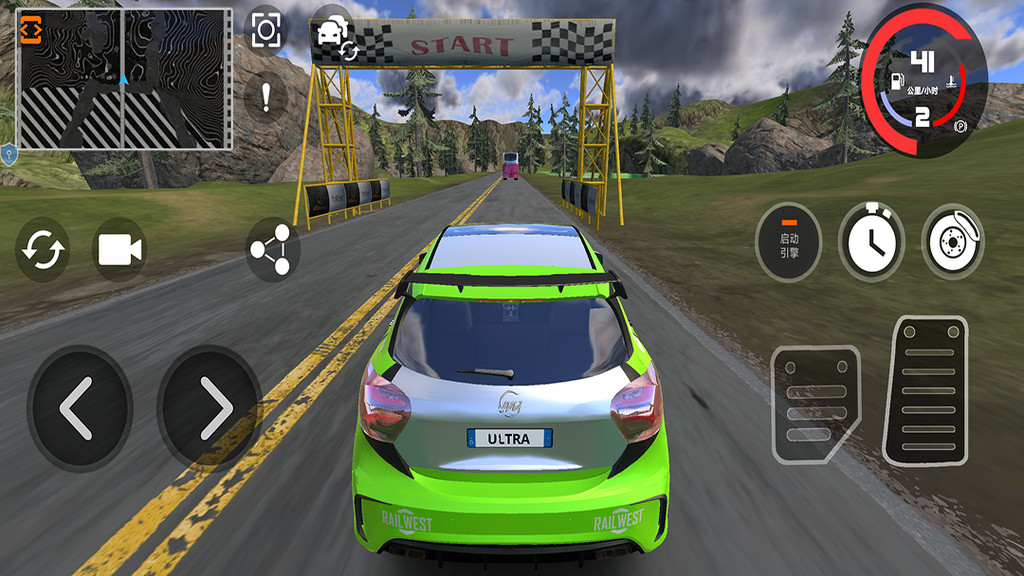Screen dimensions: 1024x576
Task: Activate the stopwatch timer button
Action: pos(871,241)
